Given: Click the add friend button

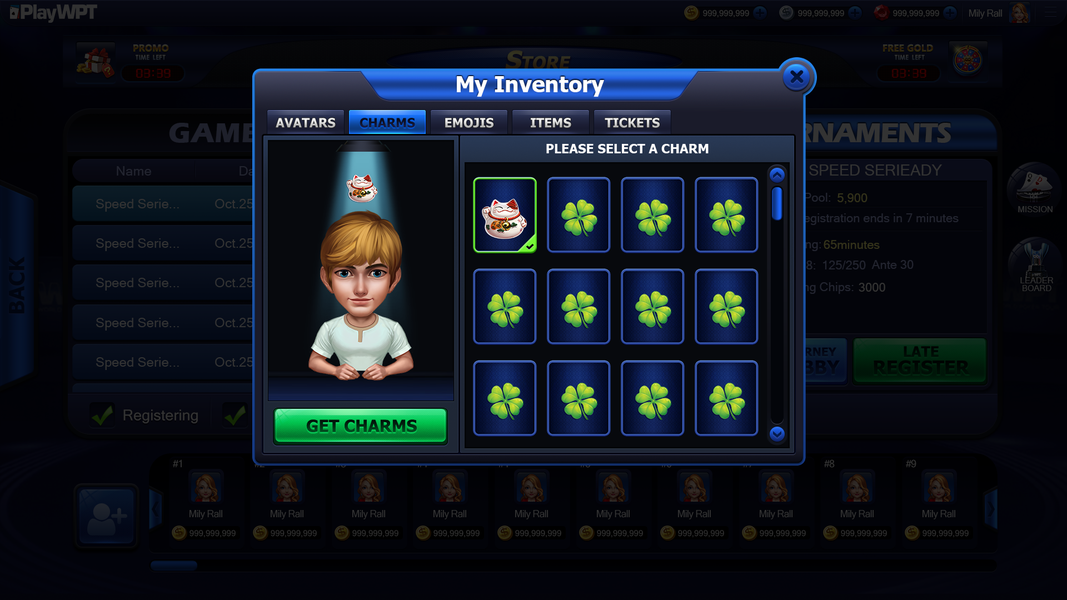Looking at the screenshot, I should pyautogui.click(x=106, y=516).
